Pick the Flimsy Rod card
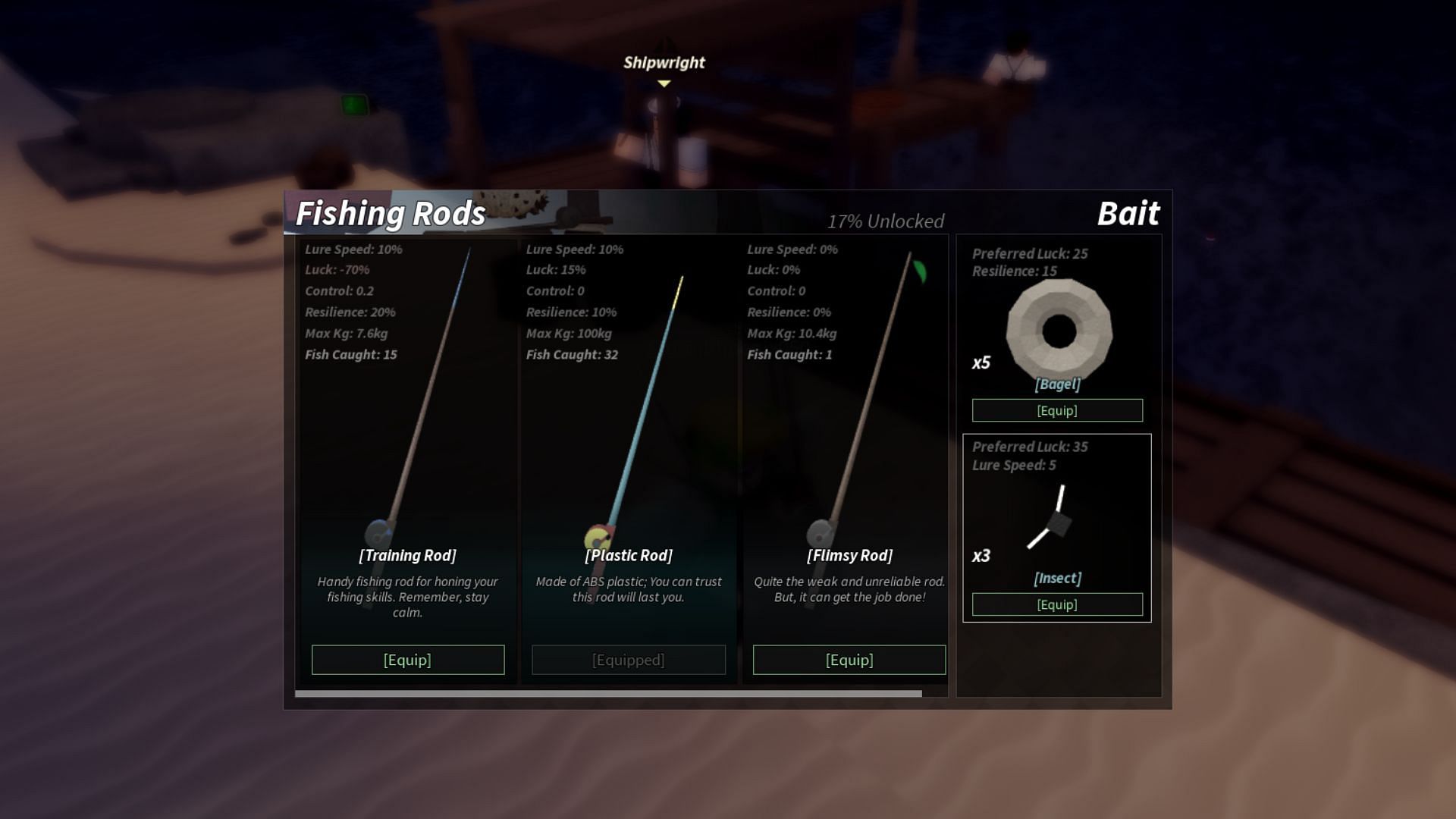The height and width of the screenshot is (819, 1456). (x=849, y=455)
